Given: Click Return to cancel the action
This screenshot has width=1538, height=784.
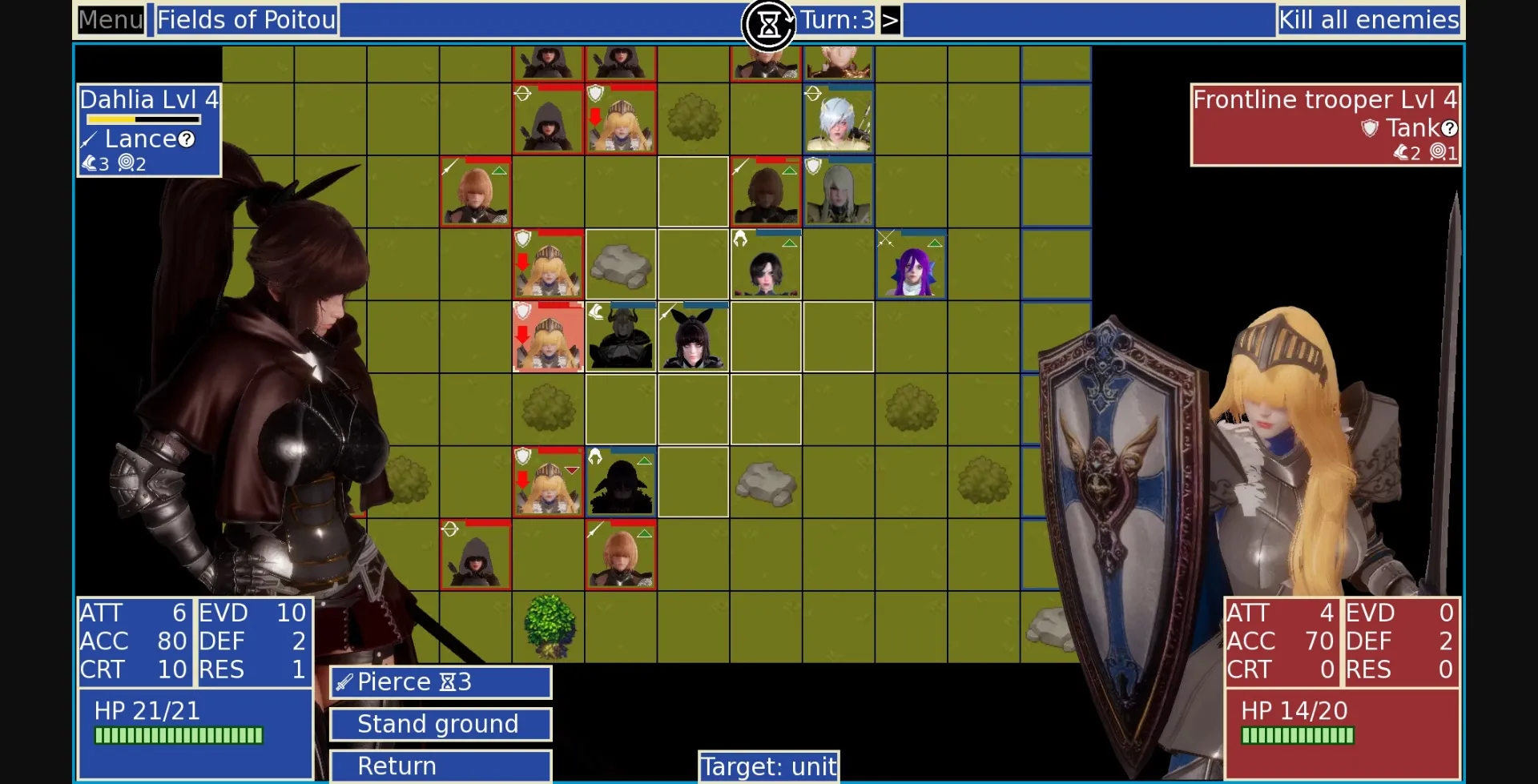Looking at the screenshot, I should pyautogui.click(x=440, y=766).
